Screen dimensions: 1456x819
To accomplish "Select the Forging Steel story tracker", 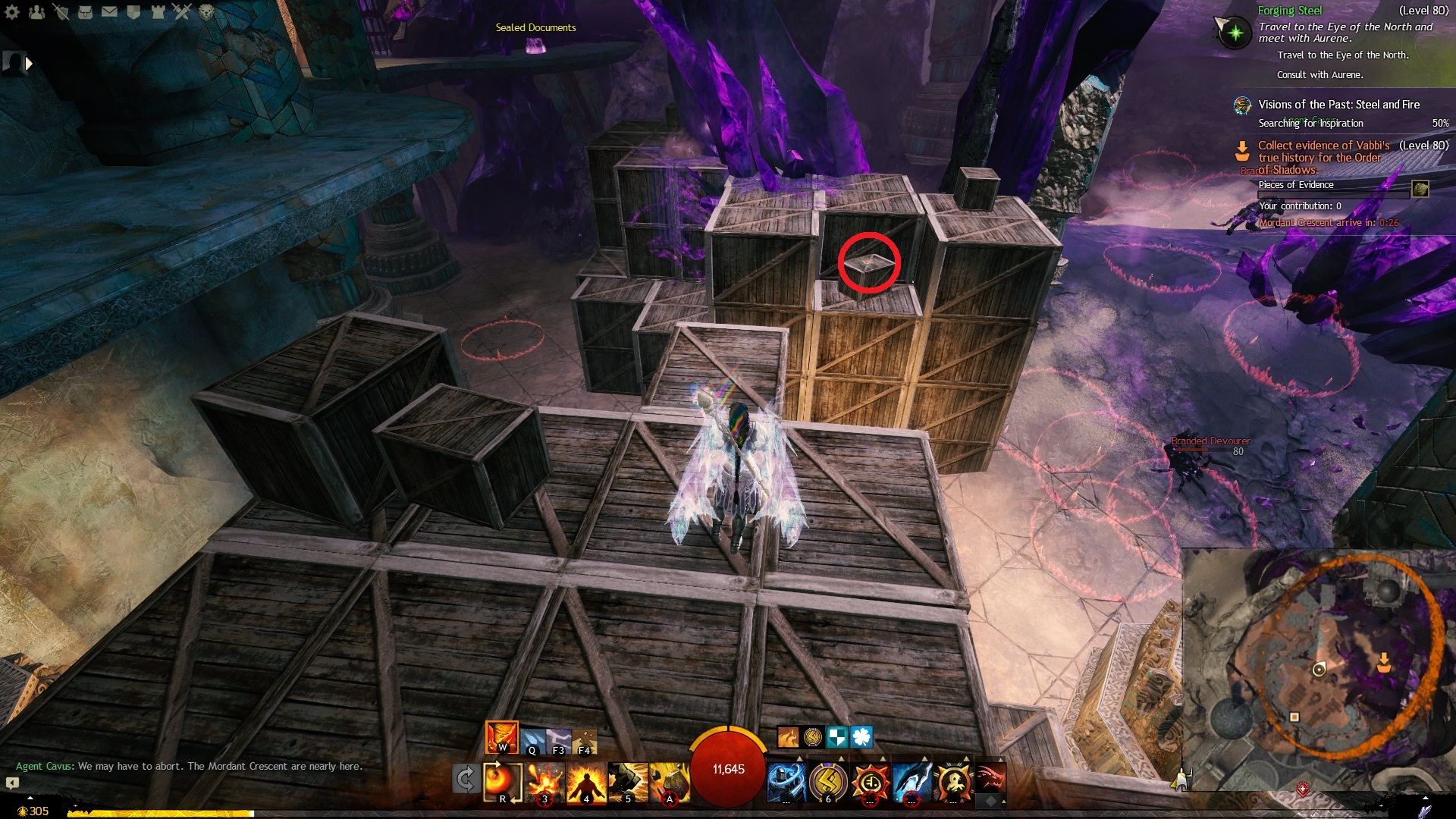I will [x=1289, y=11].
